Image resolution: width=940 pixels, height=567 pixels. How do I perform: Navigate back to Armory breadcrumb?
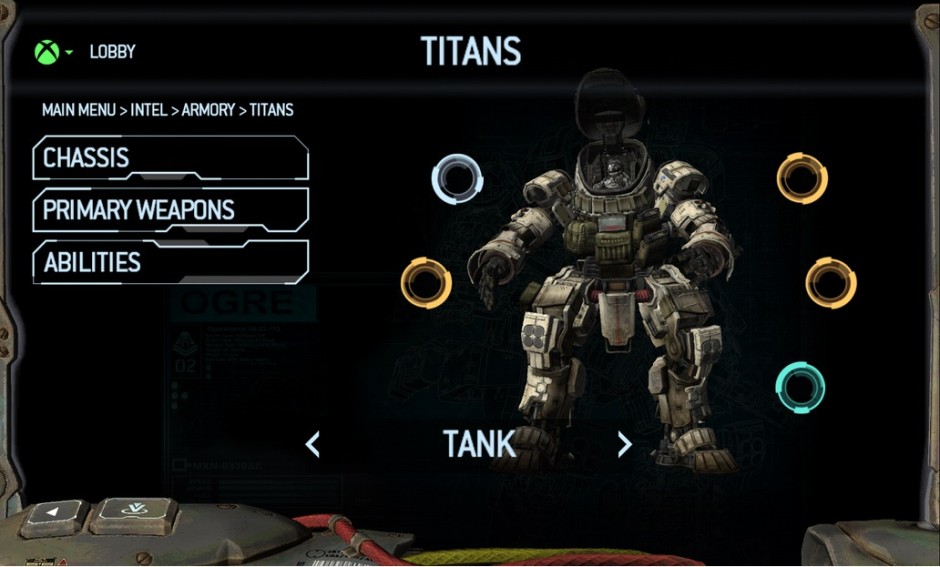pyautogui.click(x=208, y=110)
